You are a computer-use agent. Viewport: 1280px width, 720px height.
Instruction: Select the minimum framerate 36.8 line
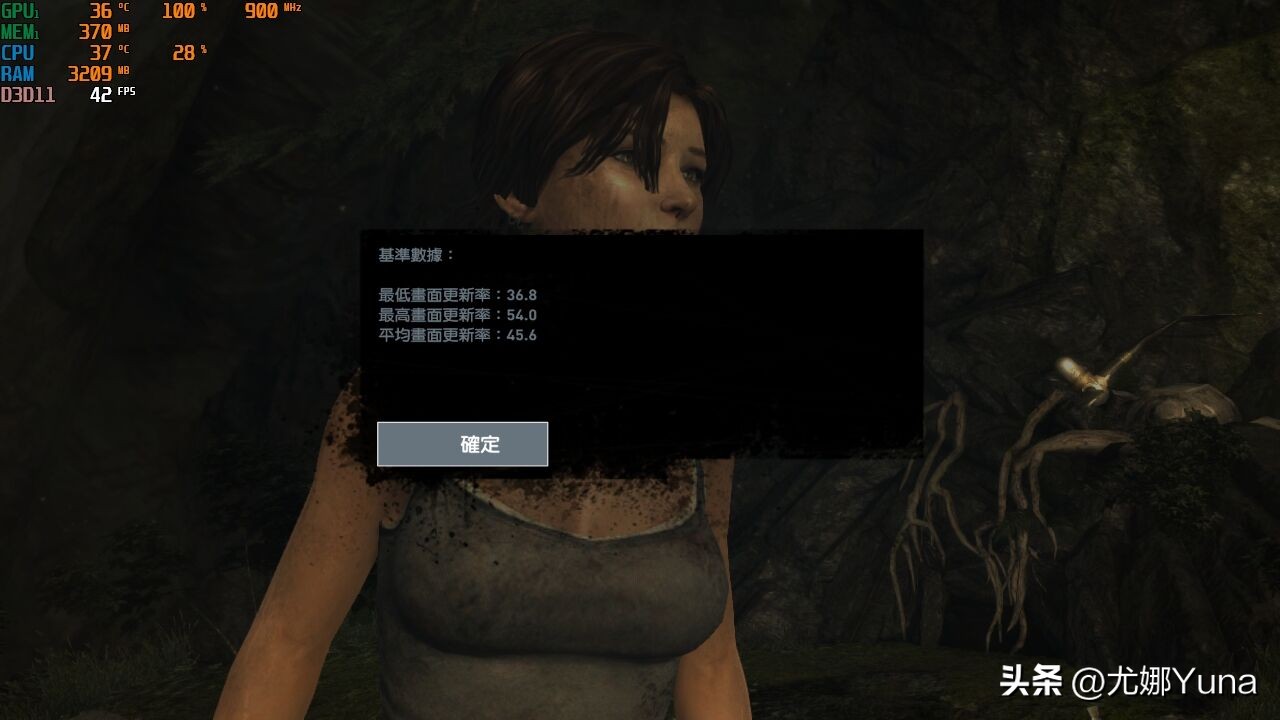pyautogui.click(x=457, y=295)
